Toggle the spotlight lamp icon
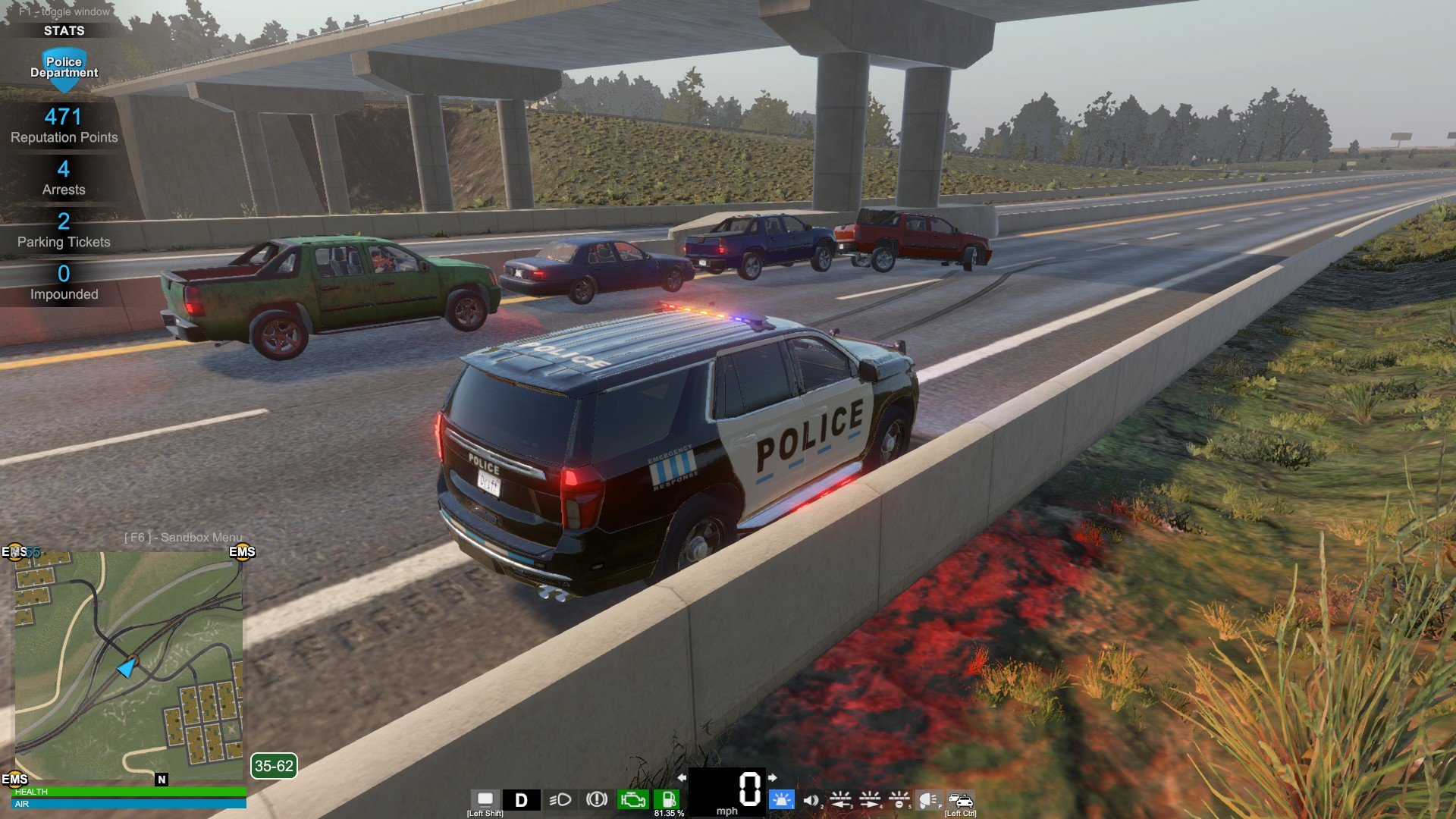Viewport: 1456px width, 819px height. point(928,799)
